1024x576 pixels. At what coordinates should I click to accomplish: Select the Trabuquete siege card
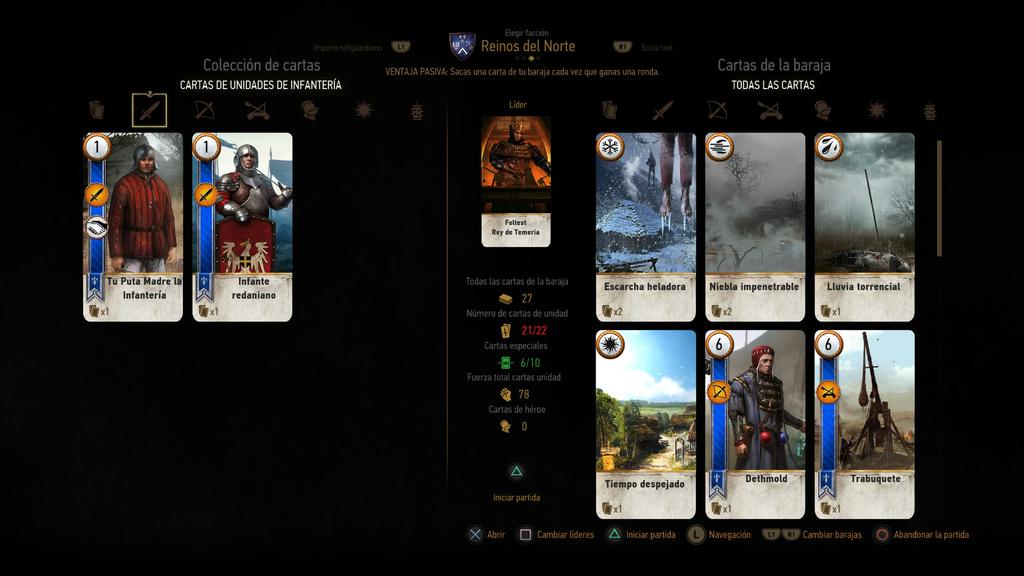tap(864, 424)
